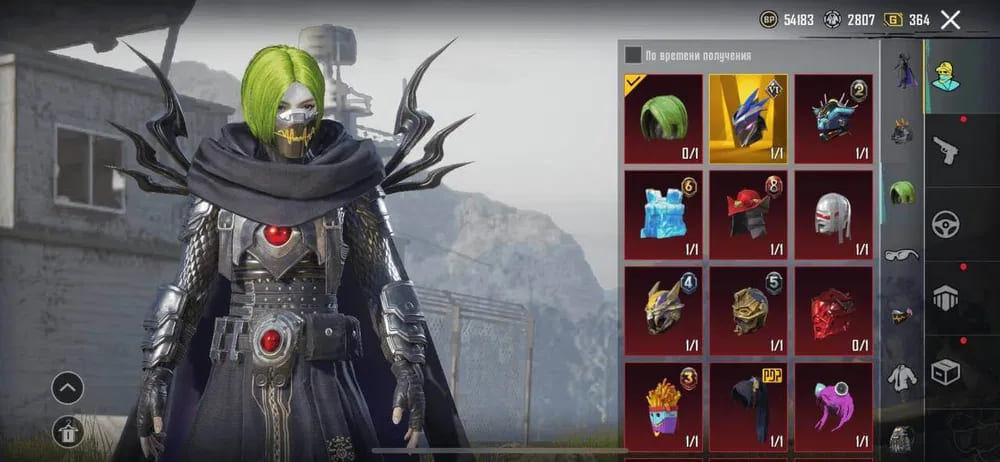Pick the ice blue vest item
The width and height of the screenshot is (1000, 462).
coord(663,214)
